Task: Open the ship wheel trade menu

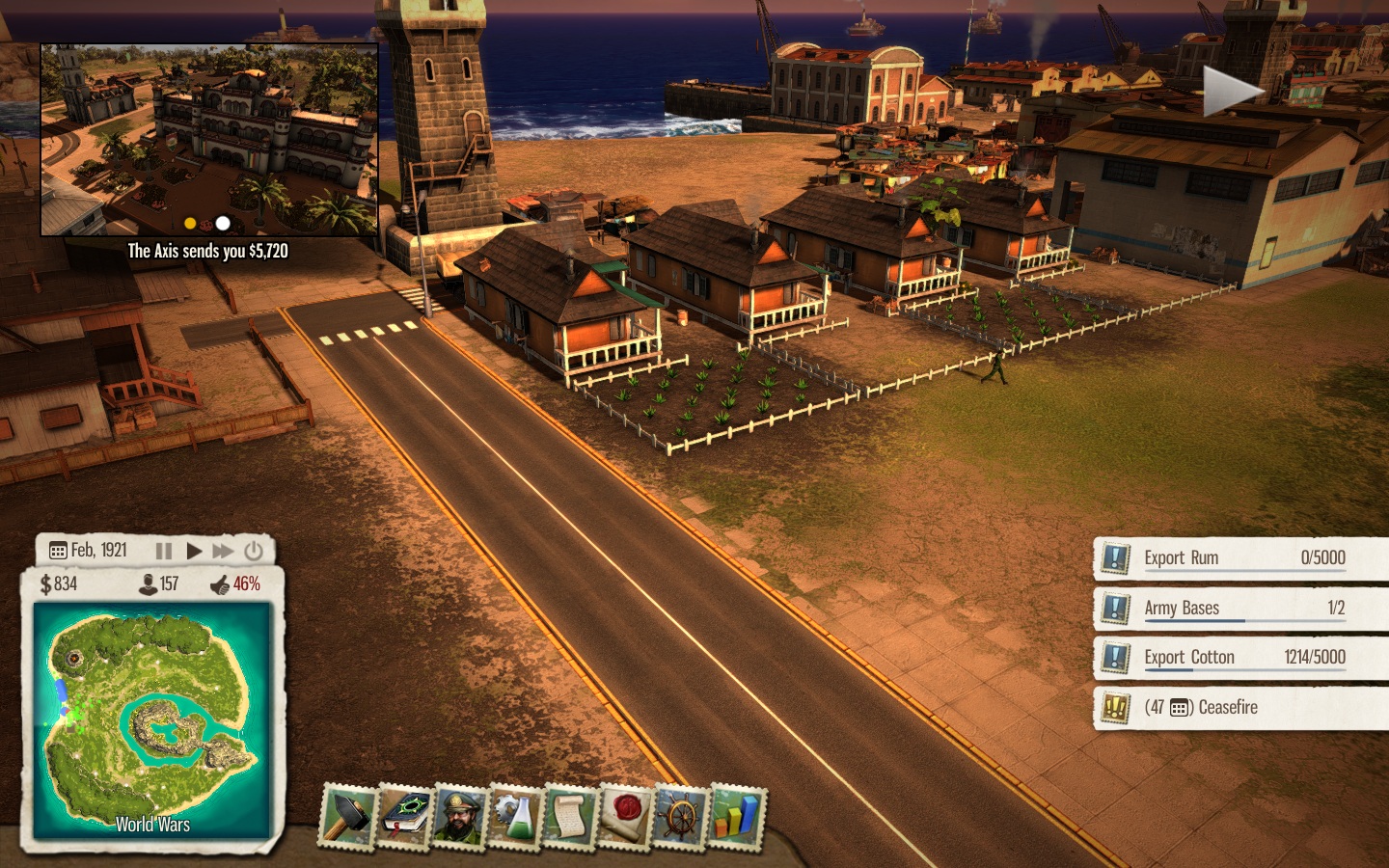Action: tap(682, 817)
